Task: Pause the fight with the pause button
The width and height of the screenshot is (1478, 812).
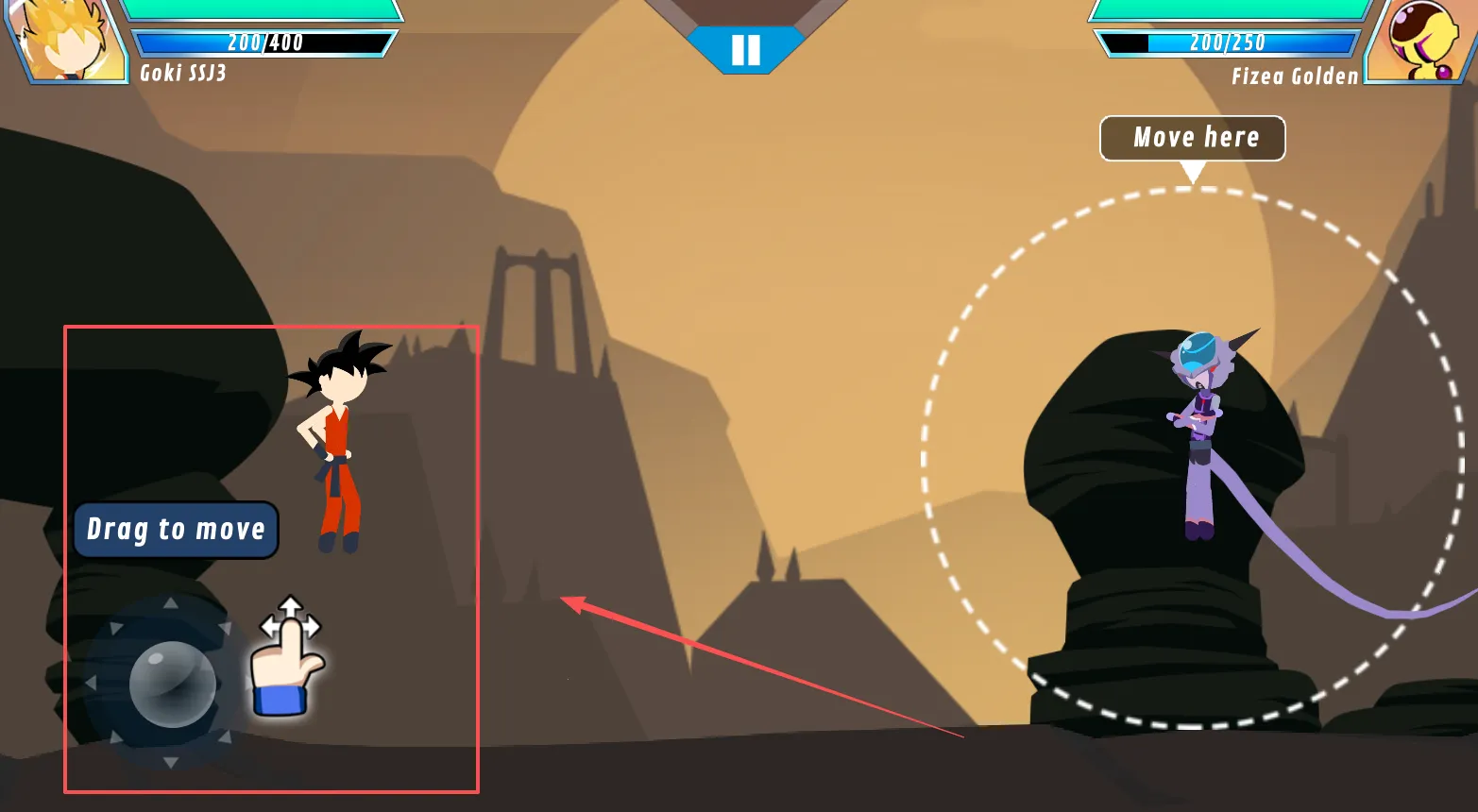Action: click(x=745, y=49)
